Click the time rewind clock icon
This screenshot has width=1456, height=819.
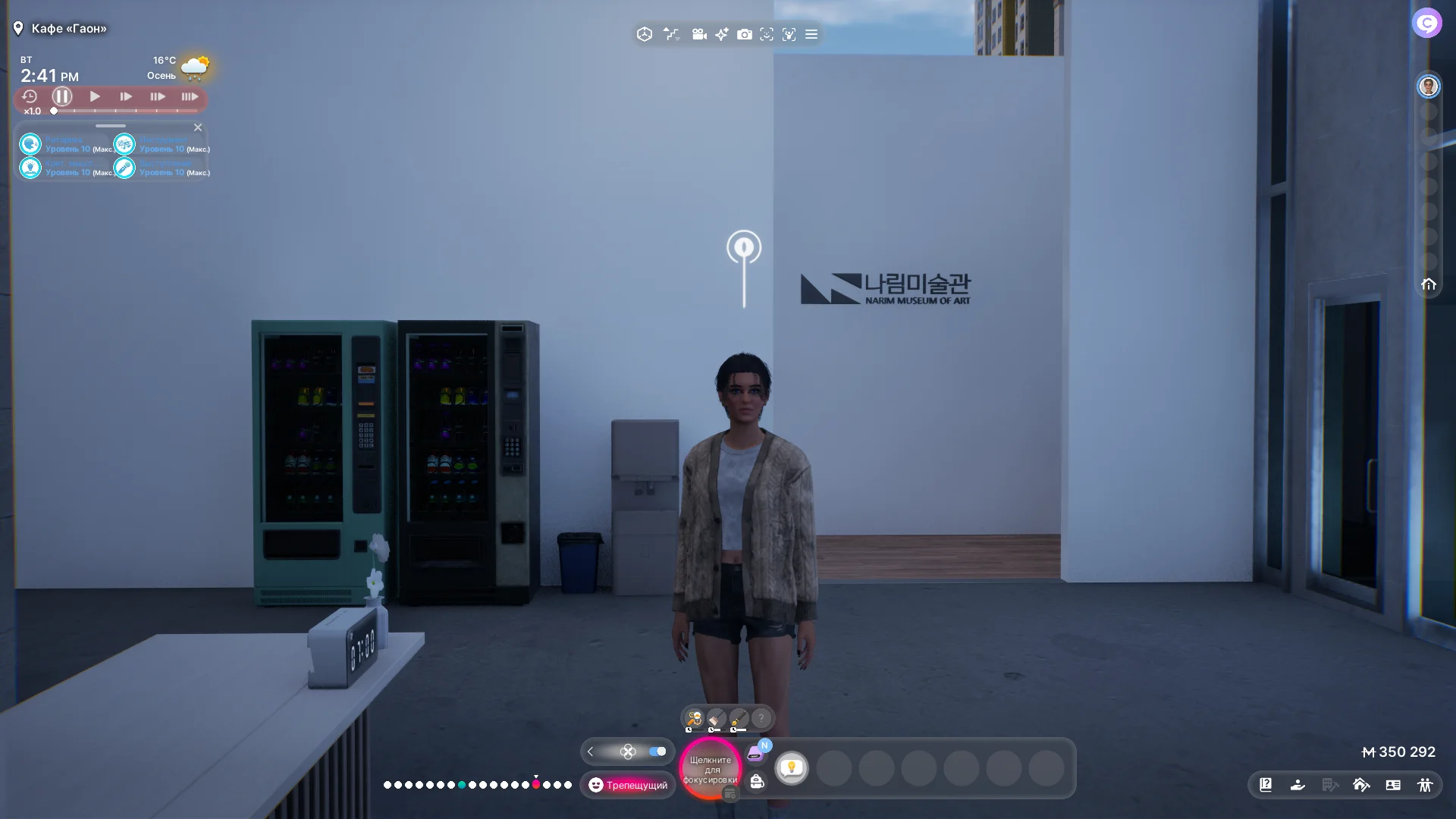[x=30, y=96]
